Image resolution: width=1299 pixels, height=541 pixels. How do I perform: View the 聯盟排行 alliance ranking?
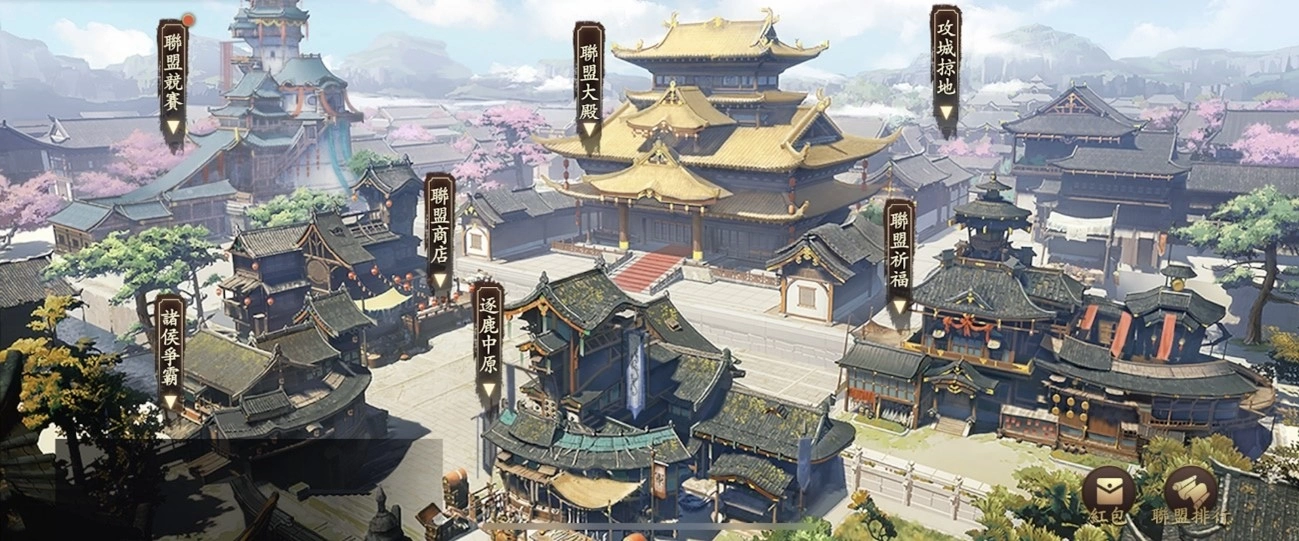[1190, 492]
